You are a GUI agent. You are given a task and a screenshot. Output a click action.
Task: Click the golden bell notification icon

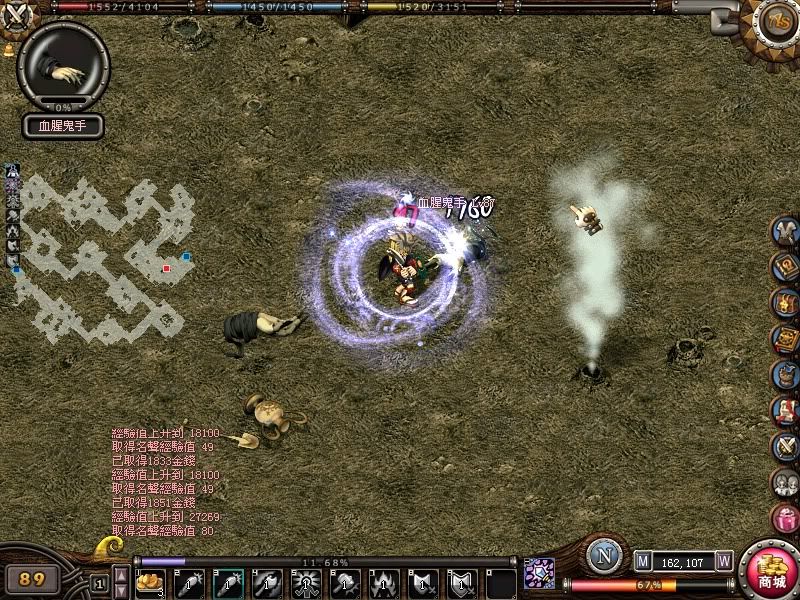tap(9, 48)
